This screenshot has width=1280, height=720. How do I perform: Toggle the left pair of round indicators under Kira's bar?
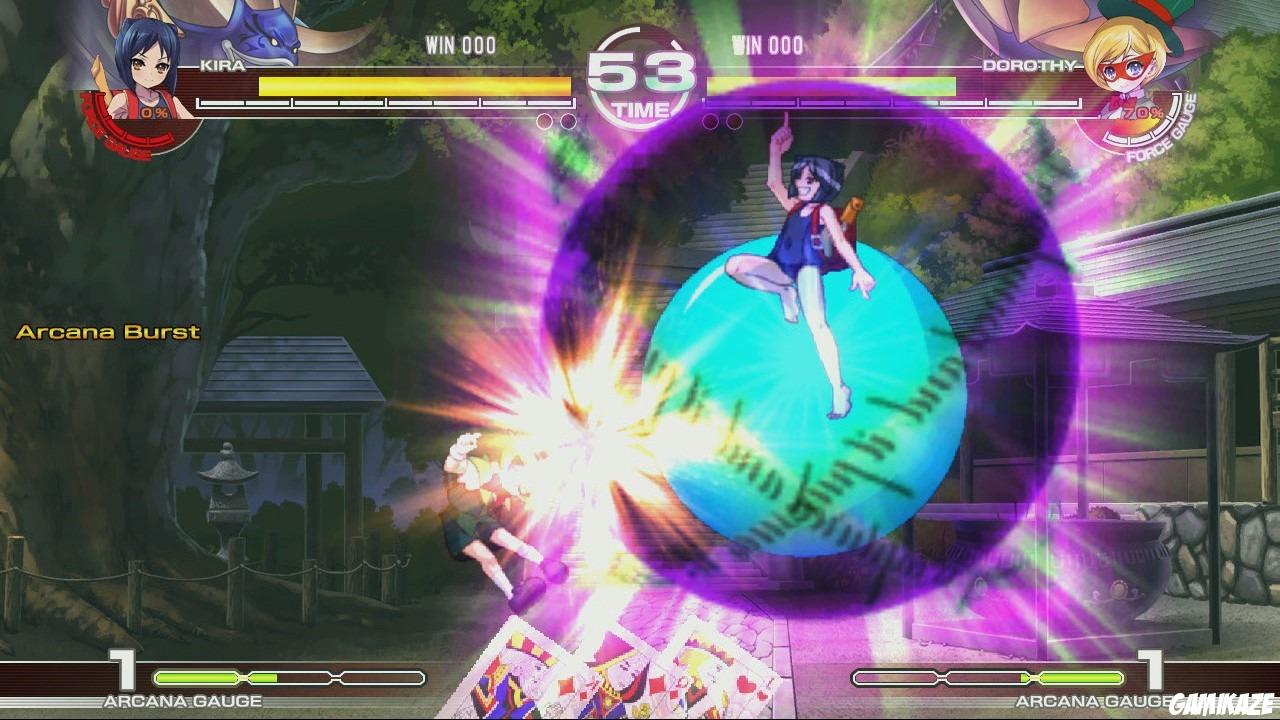[545, 119]
